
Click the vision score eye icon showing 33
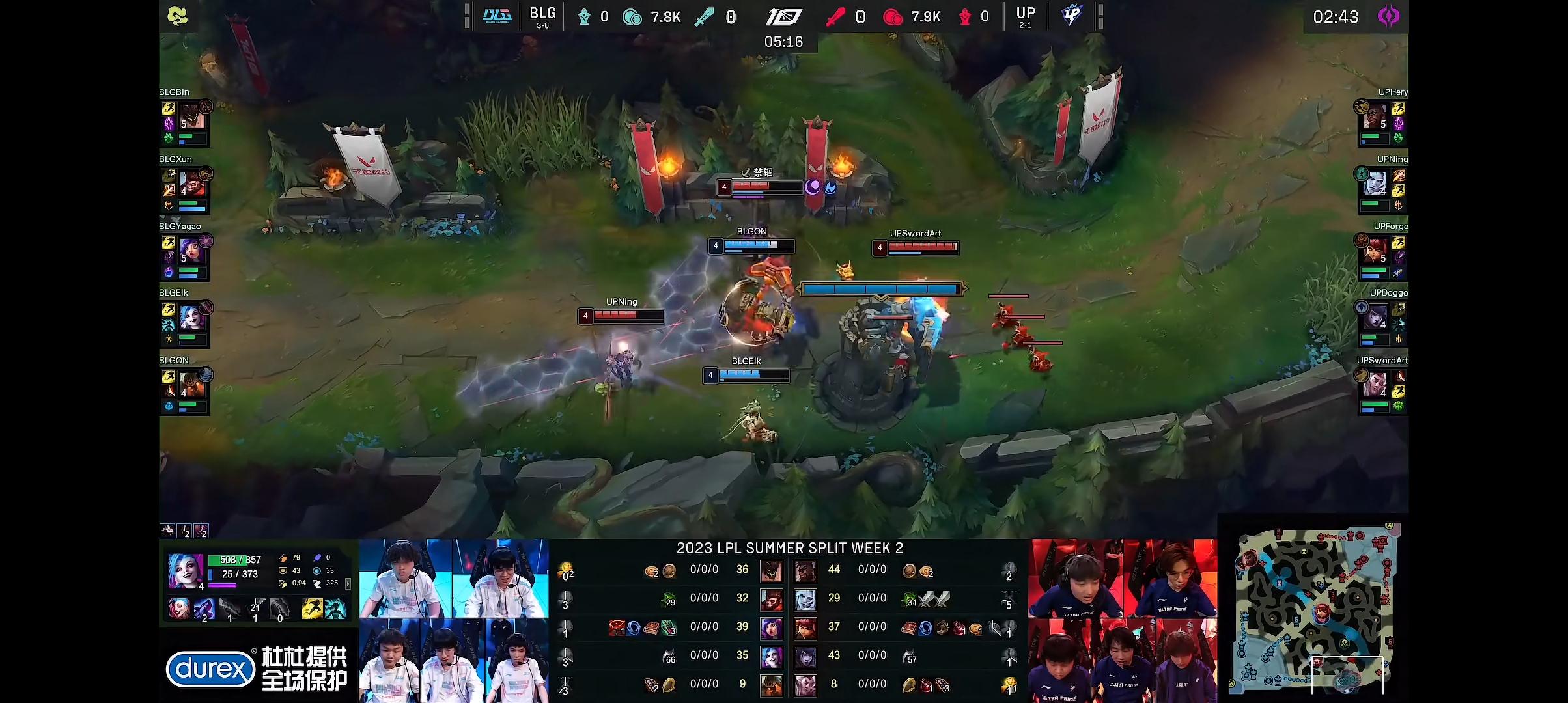point(317,572)
